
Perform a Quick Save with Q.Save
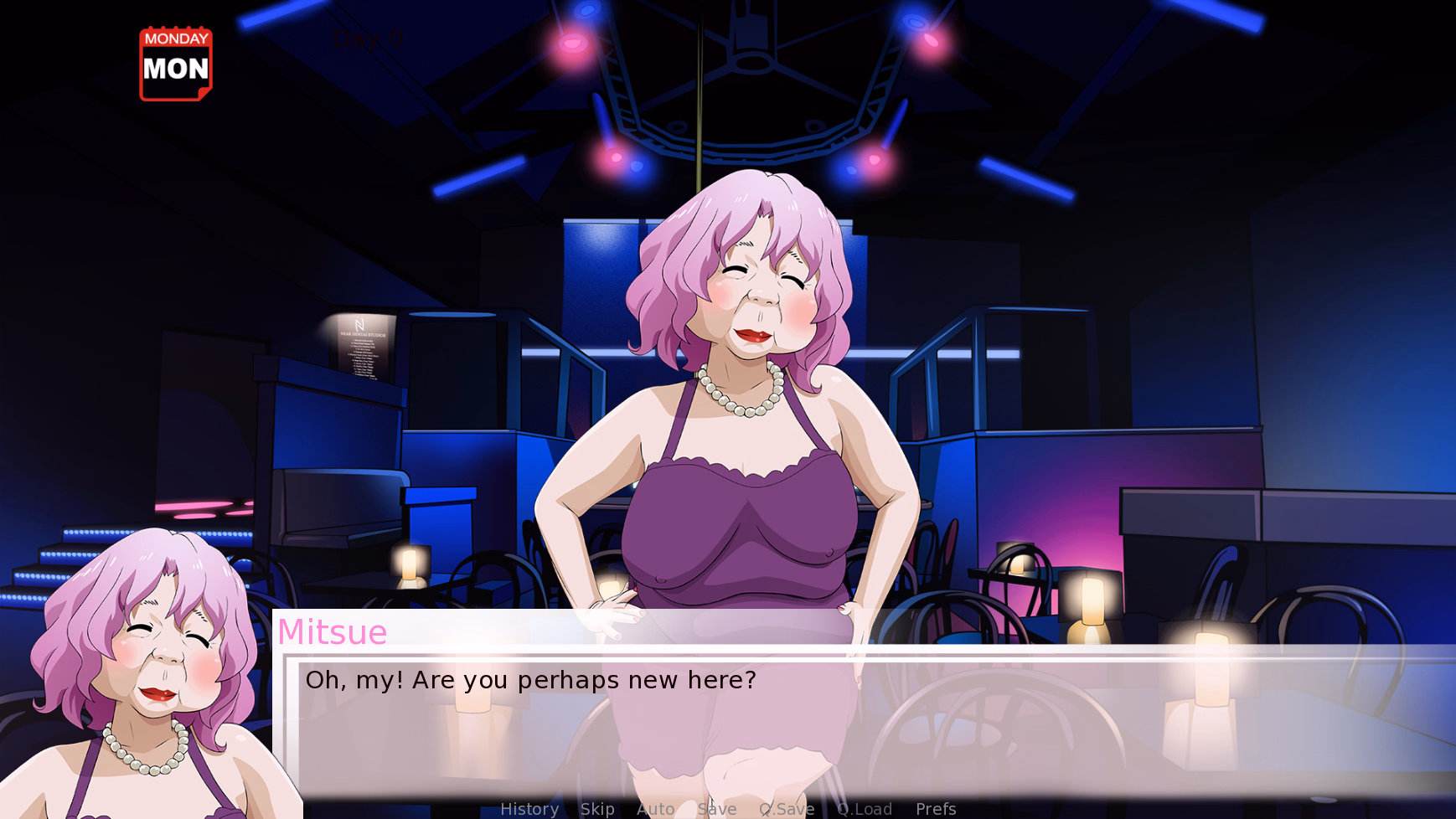[786, 809]
